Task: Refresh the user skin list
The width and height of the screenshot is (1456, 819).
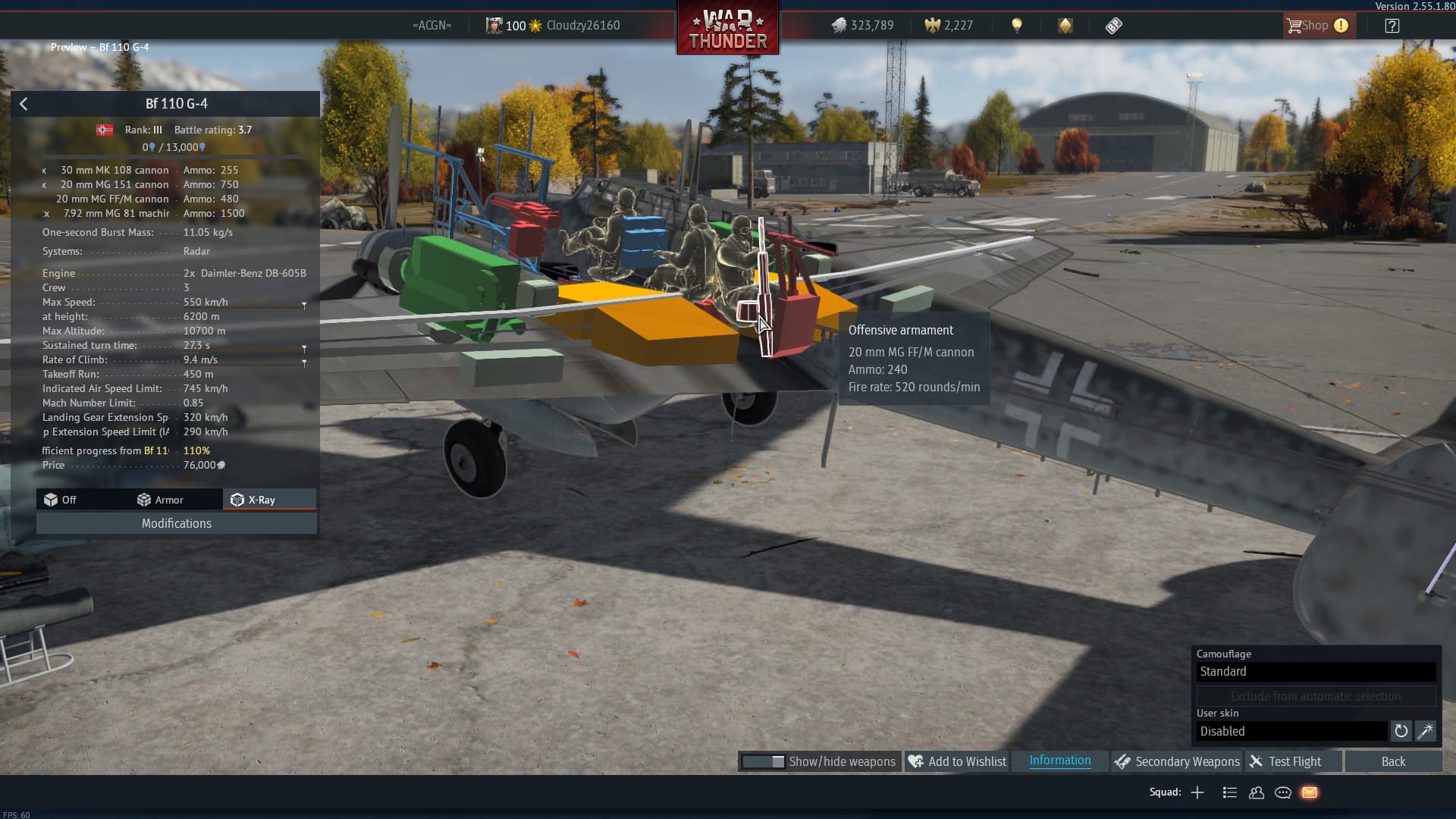Action: click(x=1401, y=731)
